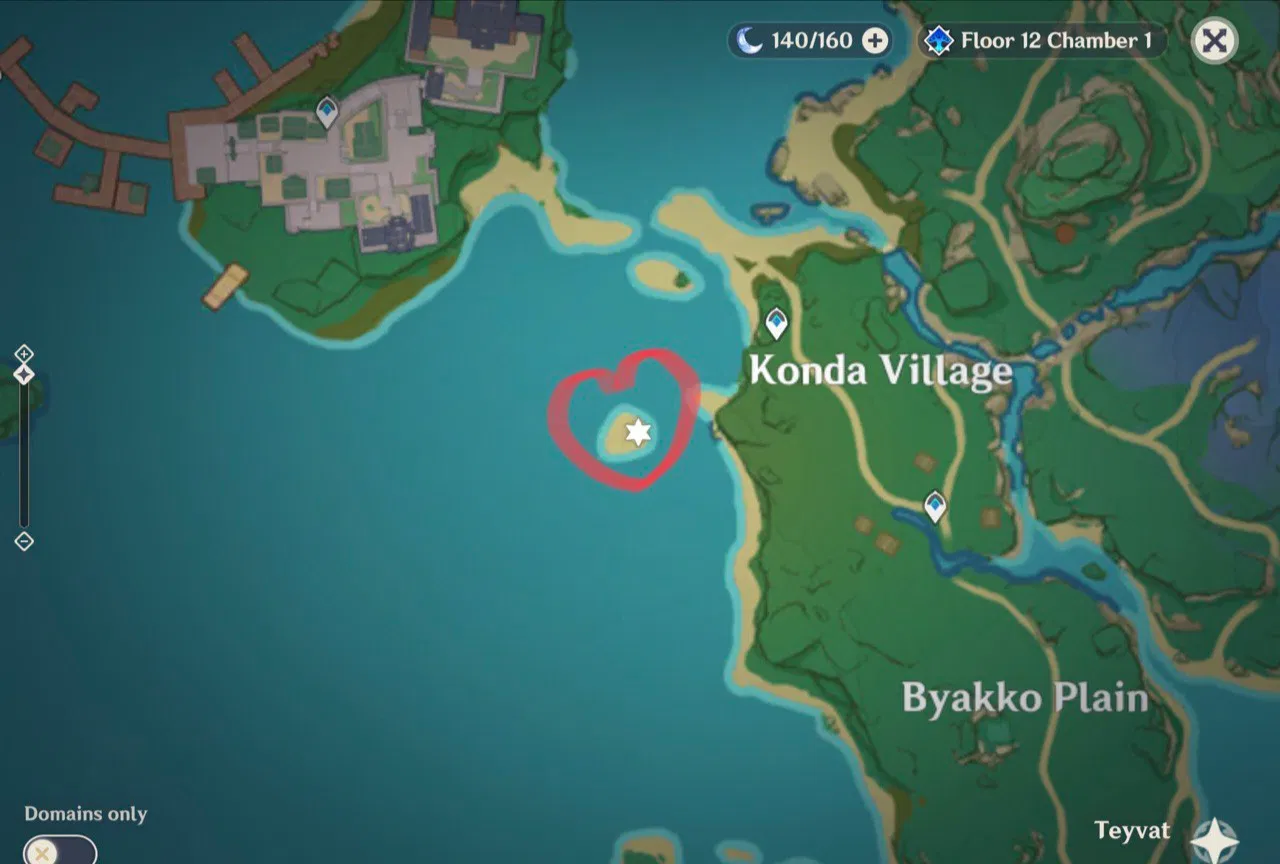
Task: Select the Spiral Abyss star icon in the banner
Action: (x=937, y=40)
